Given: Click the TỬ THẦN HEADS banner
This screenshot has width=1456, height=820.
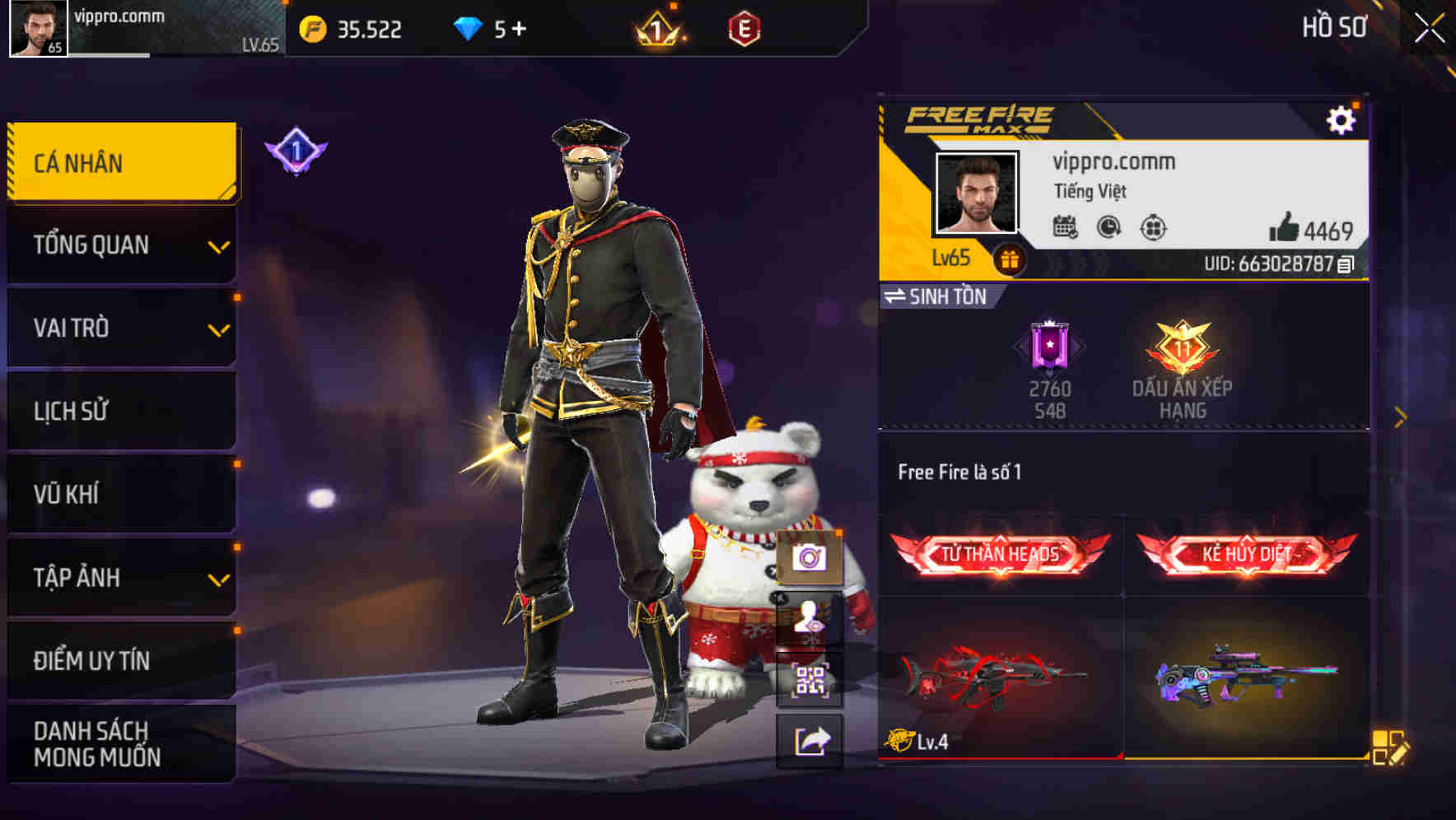Looking at the screenshot, I should point(1001,553).
